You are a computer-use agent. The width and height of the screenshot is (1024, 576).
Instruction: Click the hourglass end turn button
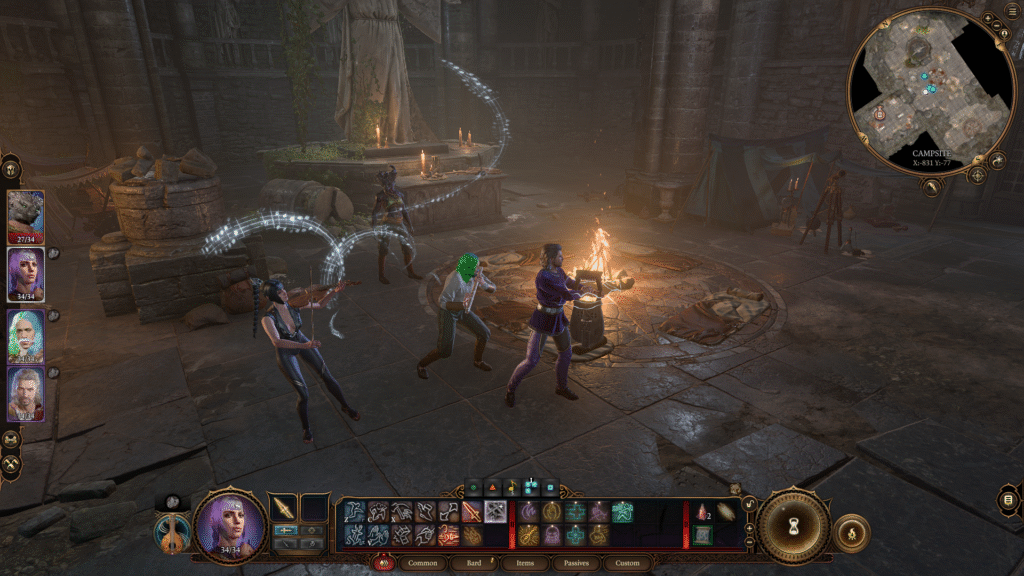tap(793, 525)
